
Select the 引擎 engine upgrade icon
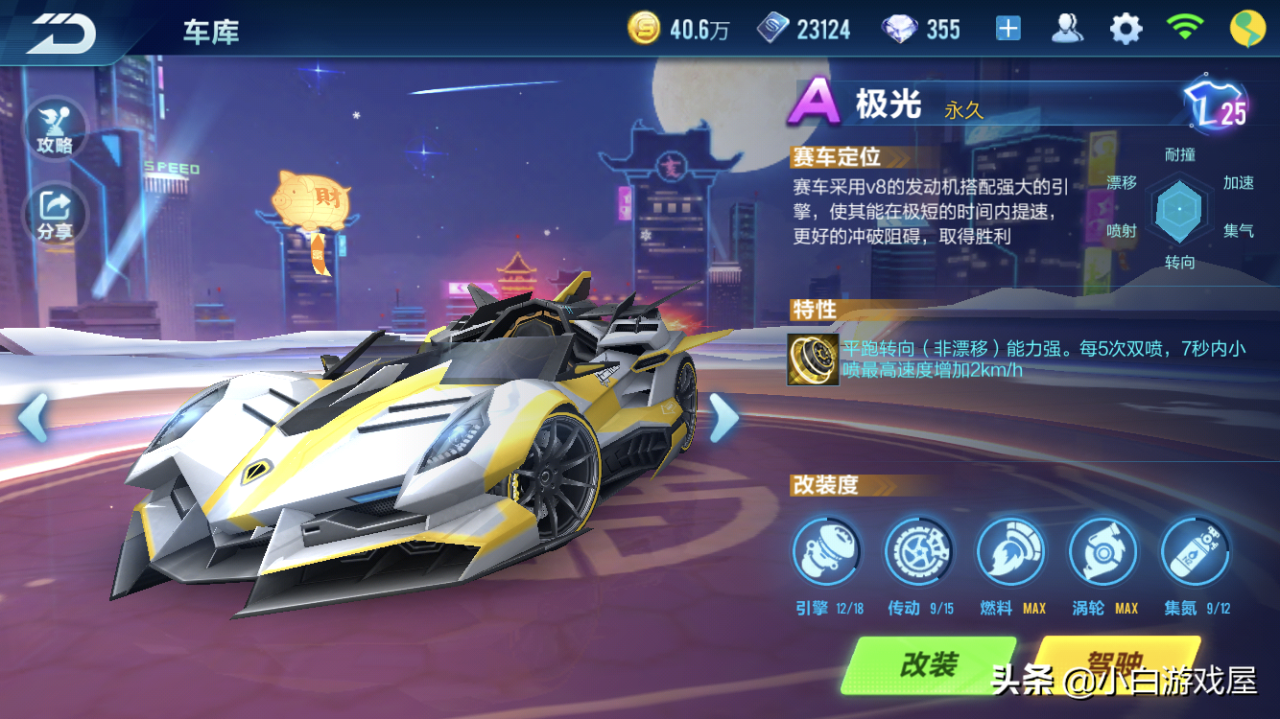pyautogui.click(x=826, y=551)
